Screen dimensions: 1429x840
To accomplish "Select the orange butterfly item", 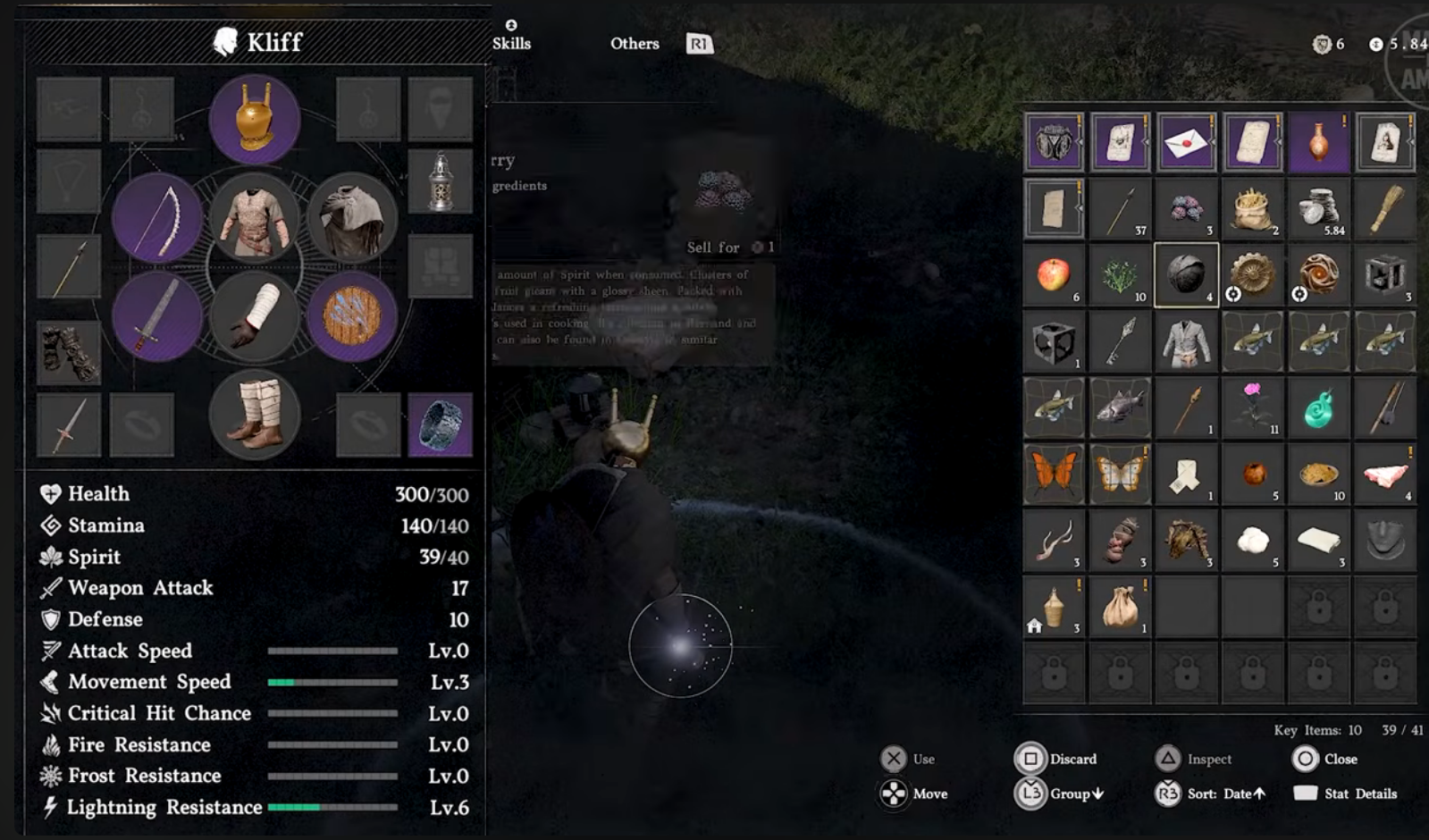I will coord(1054,474).
